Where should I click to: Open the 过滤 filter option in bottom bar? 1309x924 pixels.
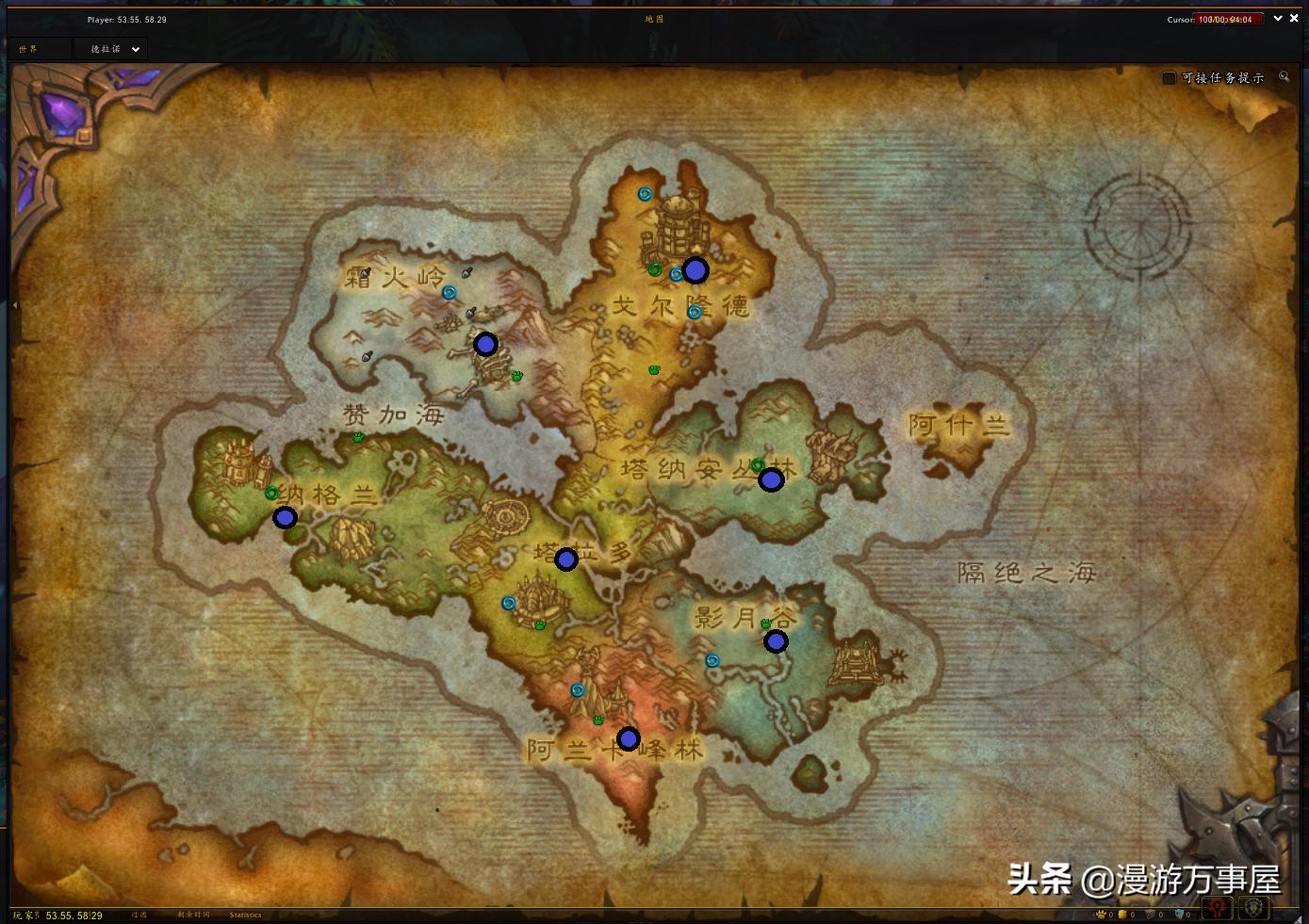[x=138, y=914]
